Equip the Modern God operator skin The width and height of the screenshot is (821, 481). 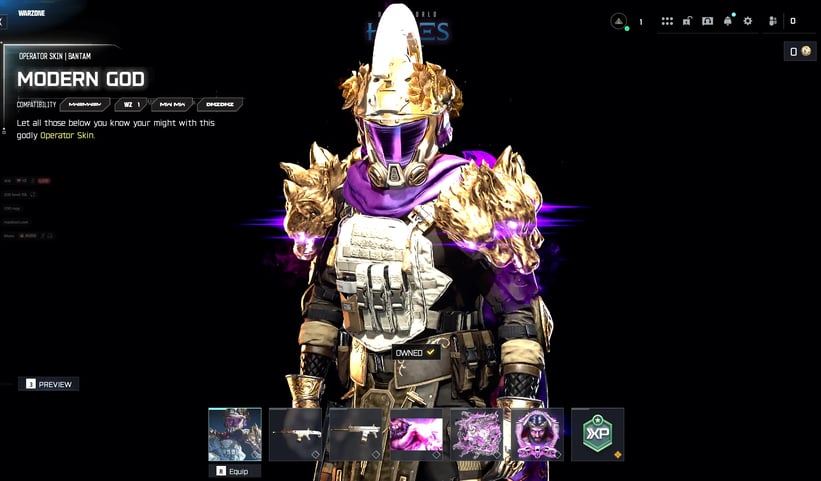tap(235, 470)
